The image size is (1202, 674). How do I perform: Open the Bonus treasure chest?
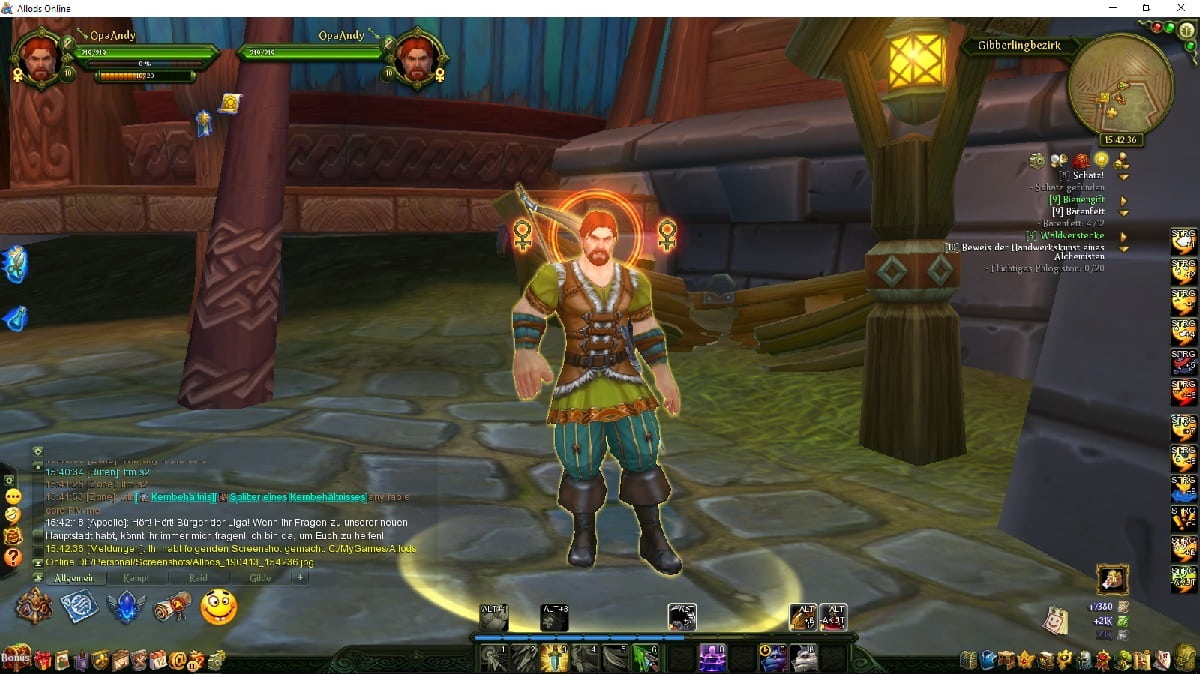pyautogui.click(x=16, y=659)
